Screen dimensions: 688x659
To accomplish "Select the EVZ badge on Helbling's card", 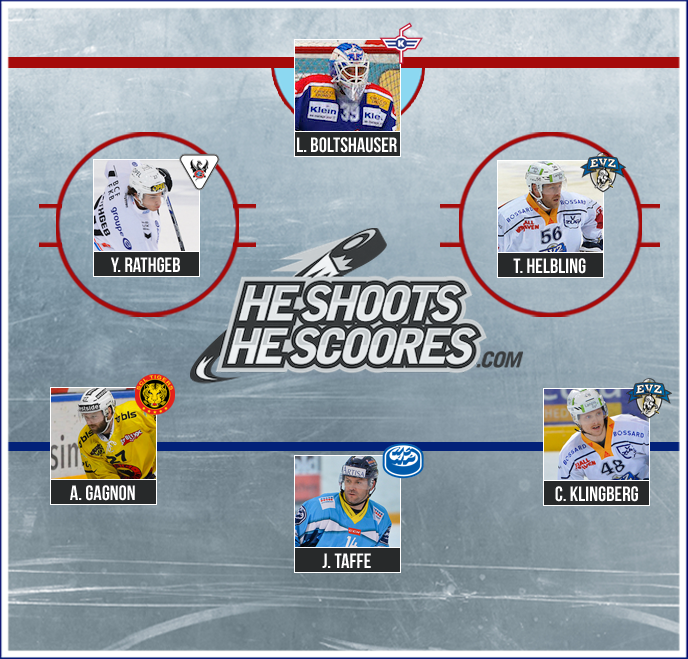I will (x=602, y=174).
